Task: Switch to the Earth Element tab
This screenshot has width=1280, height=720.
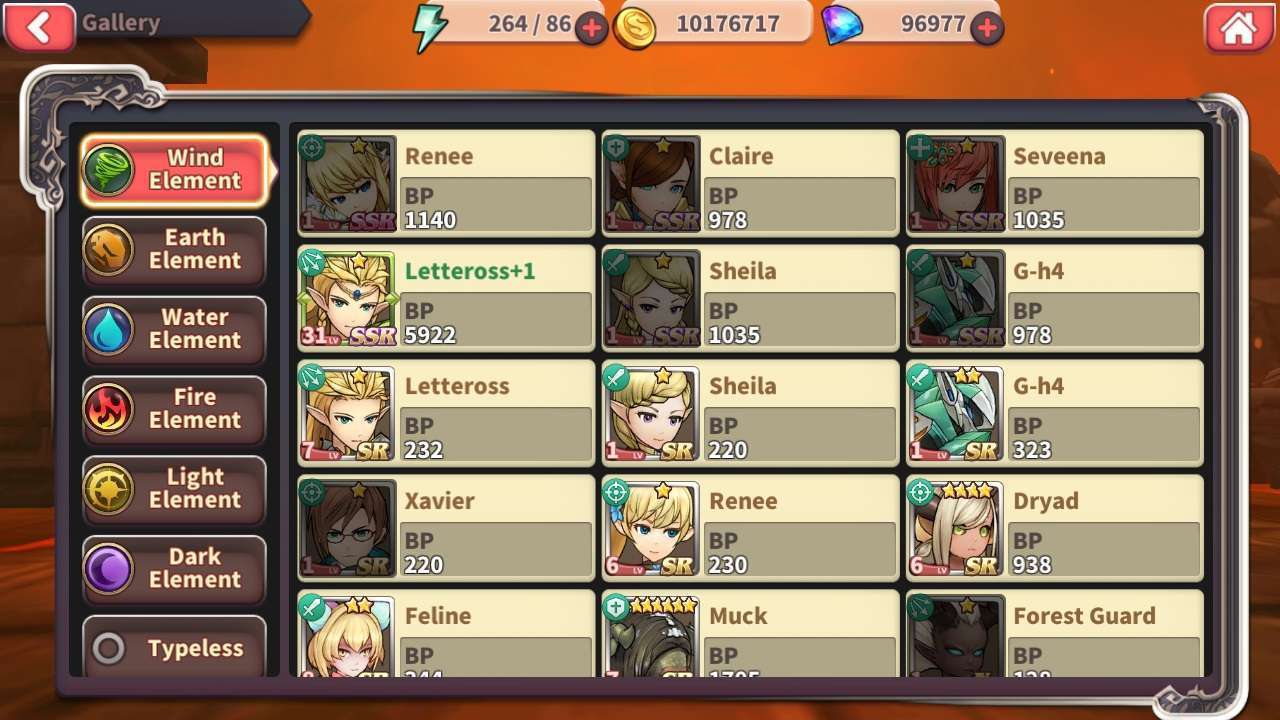Action: (174, 250)
